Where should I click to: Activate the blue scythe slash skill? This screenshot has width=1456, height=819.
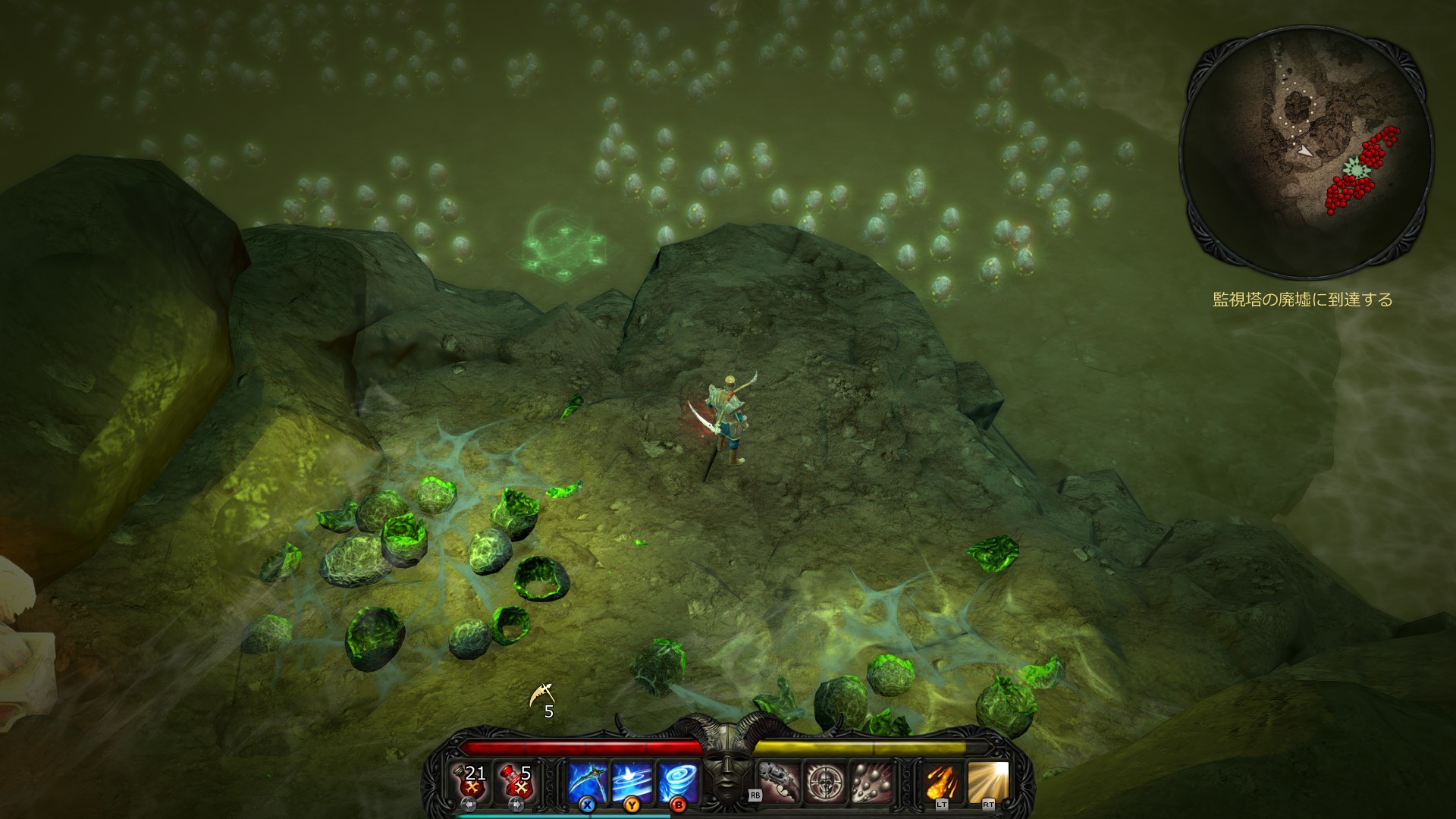coord(588,782)
